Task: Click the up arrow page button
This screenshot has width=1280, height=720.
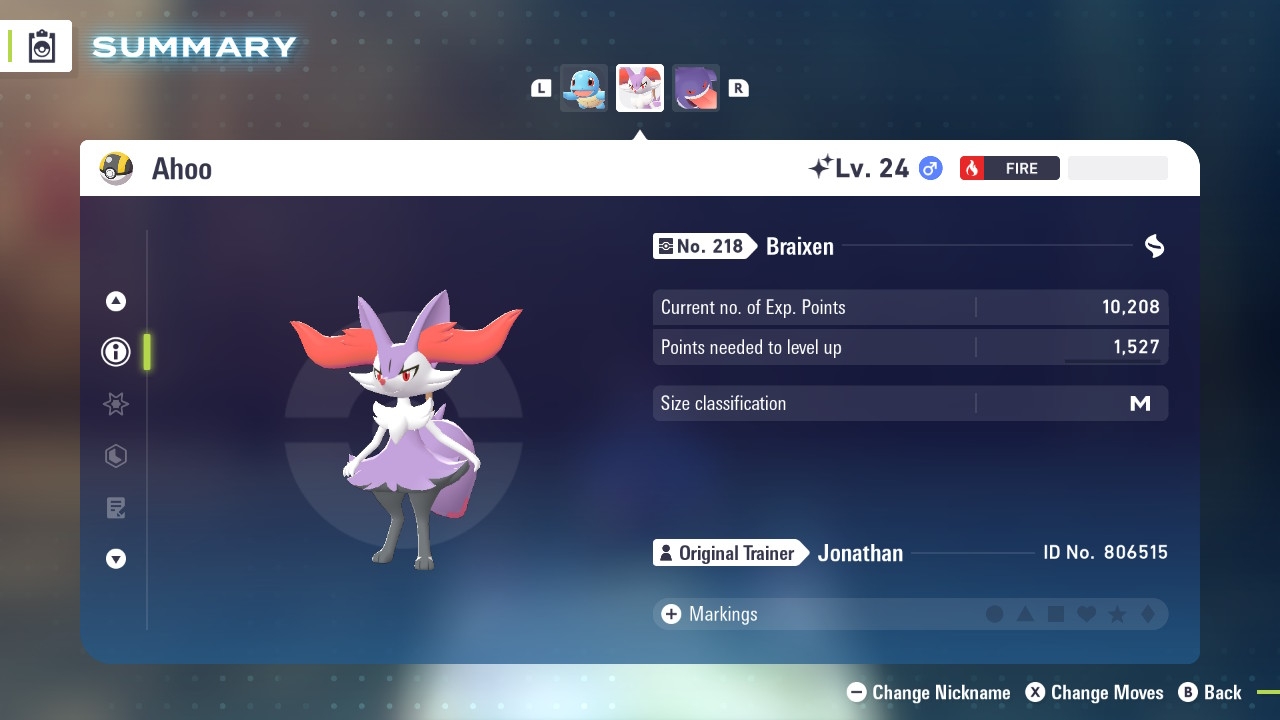Action: pyautogui.click(x=116, y=301)
